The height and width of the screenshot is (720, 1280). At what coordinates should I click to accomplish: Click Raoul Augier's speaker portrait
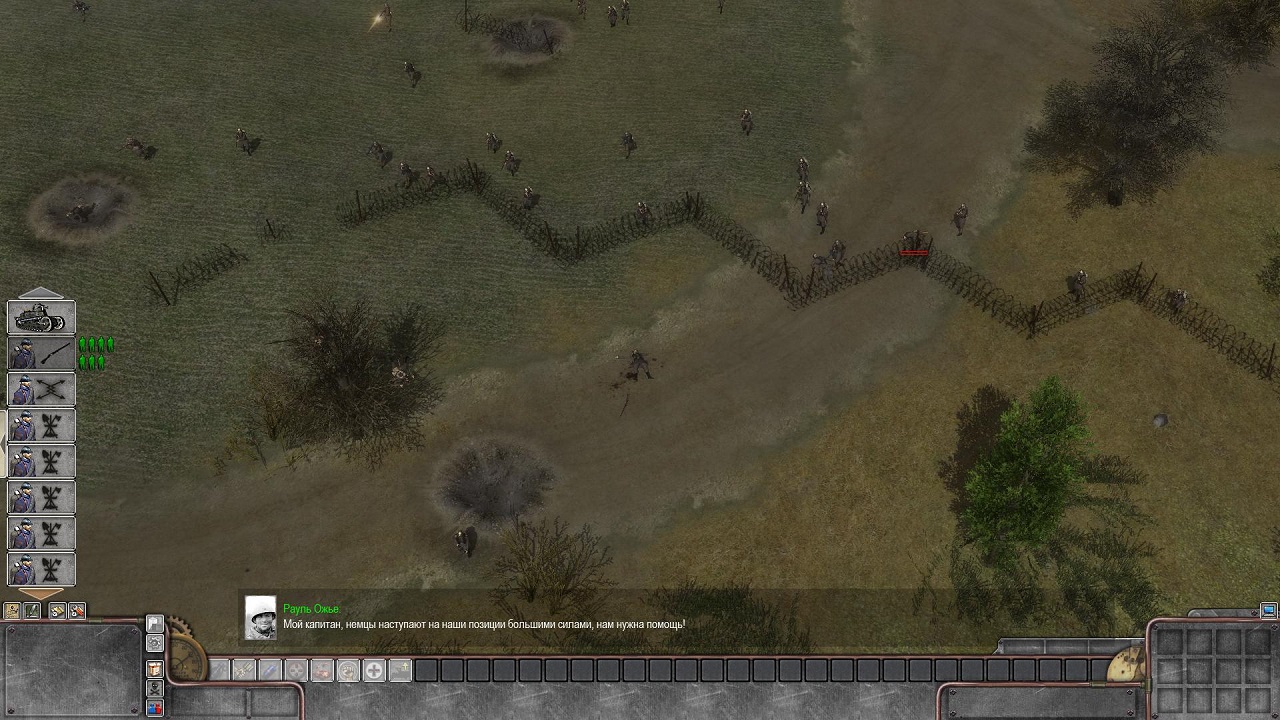point(261,618)
